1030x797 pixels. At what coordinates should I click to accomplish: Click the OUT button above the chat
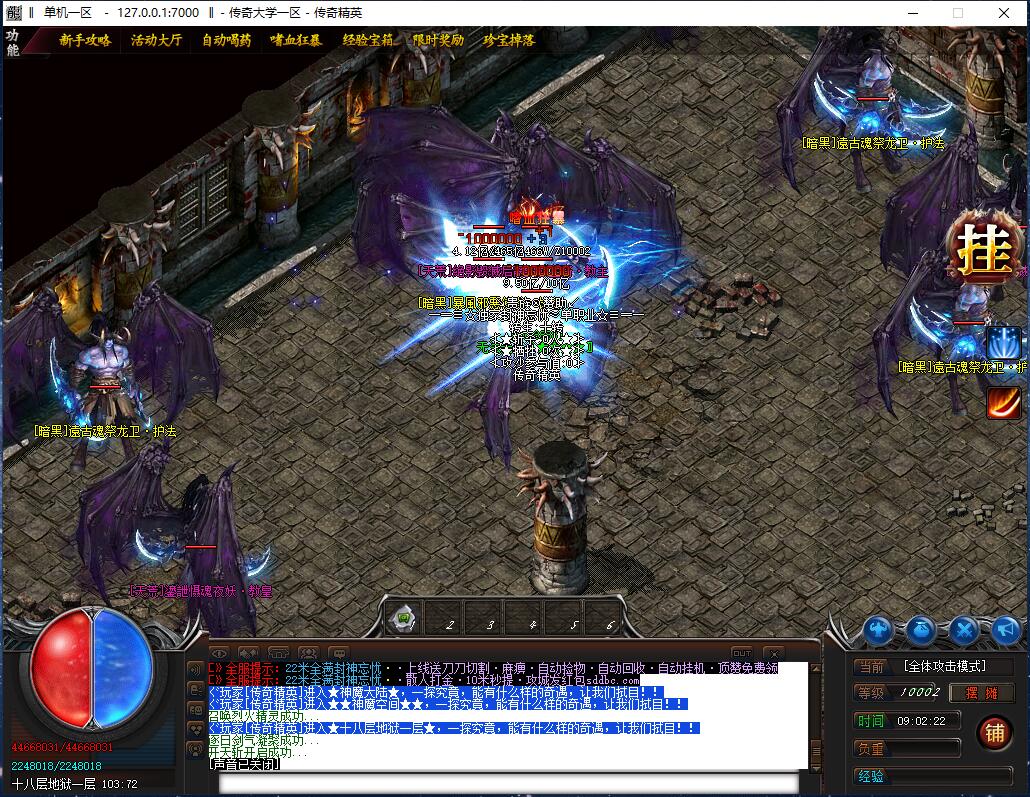click(x=741, y=654)
